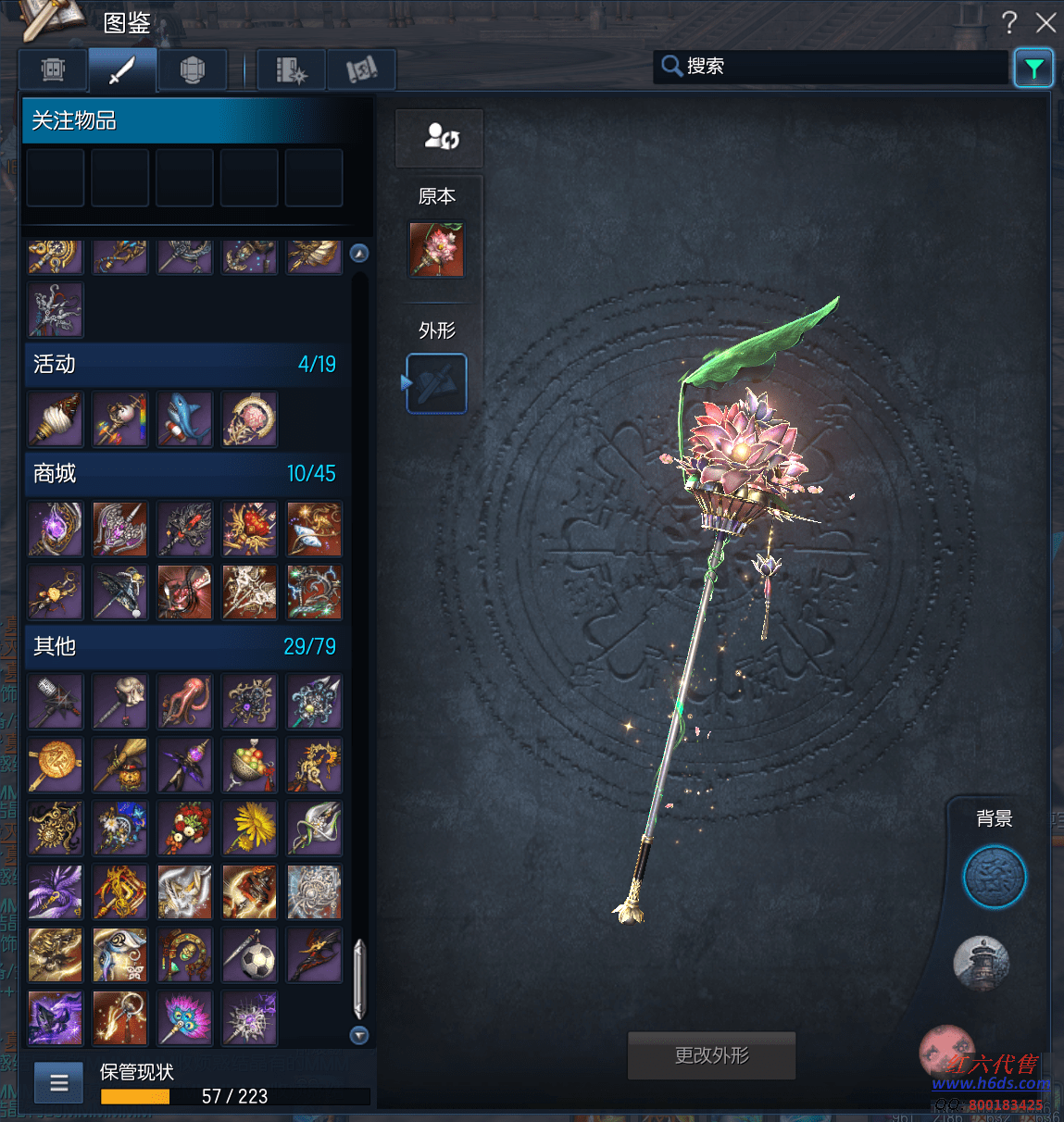
Task: Select the shark weapon icon
Action: click(x=185, y=419)
